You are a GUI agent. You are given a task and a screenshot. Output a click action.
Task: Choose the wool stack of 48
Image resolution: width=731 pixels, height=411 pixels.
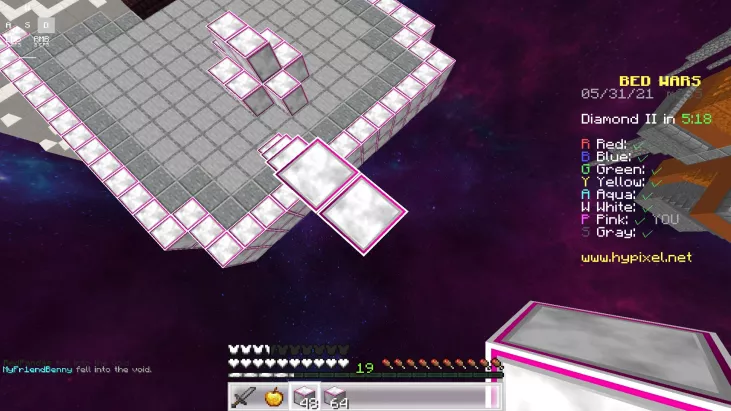[304, 397]
